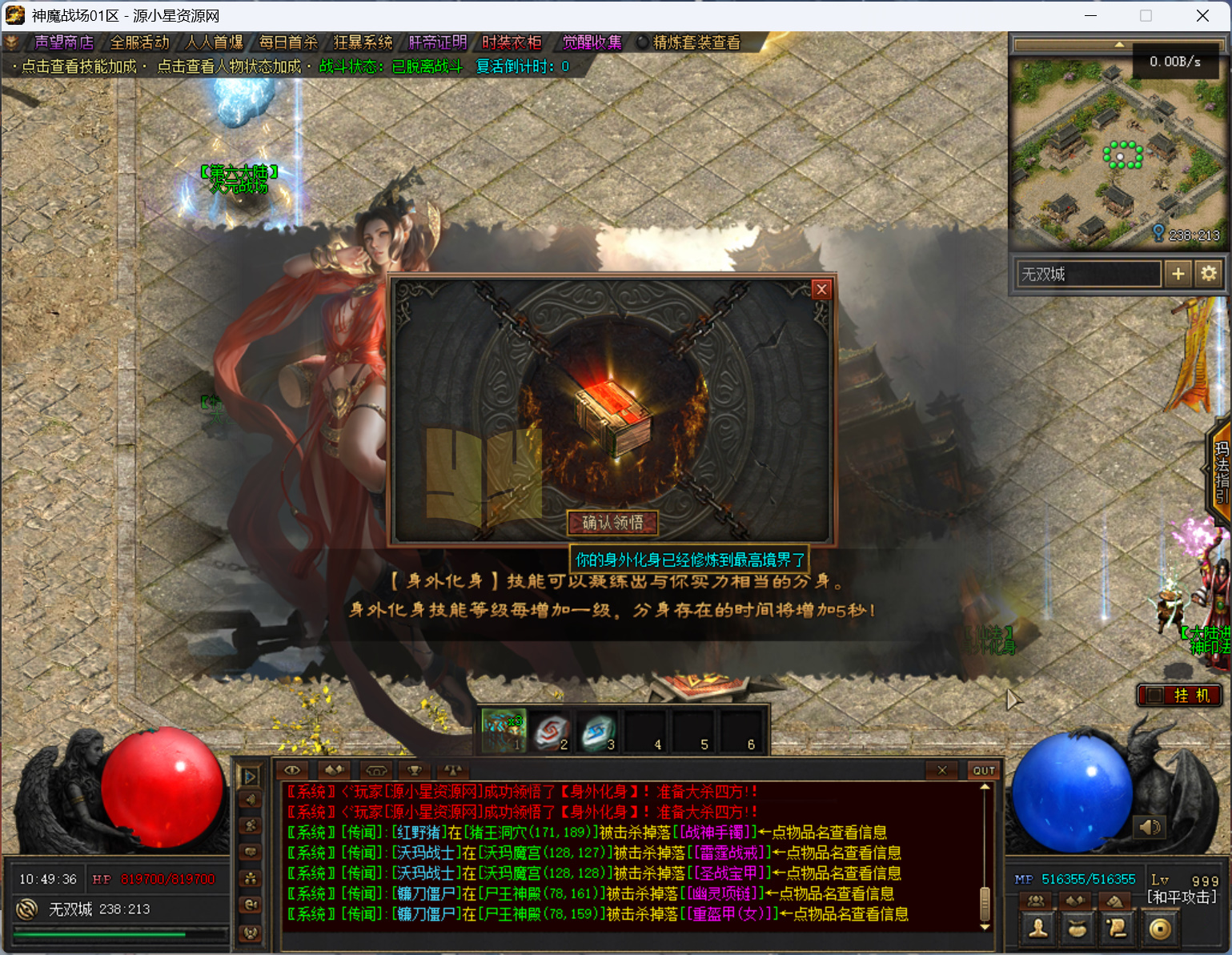The height and width of the screenshot is (955, 1232).
Task: Open the 时装衣柜 costume wardrobe
Action: tap(512, 42)
